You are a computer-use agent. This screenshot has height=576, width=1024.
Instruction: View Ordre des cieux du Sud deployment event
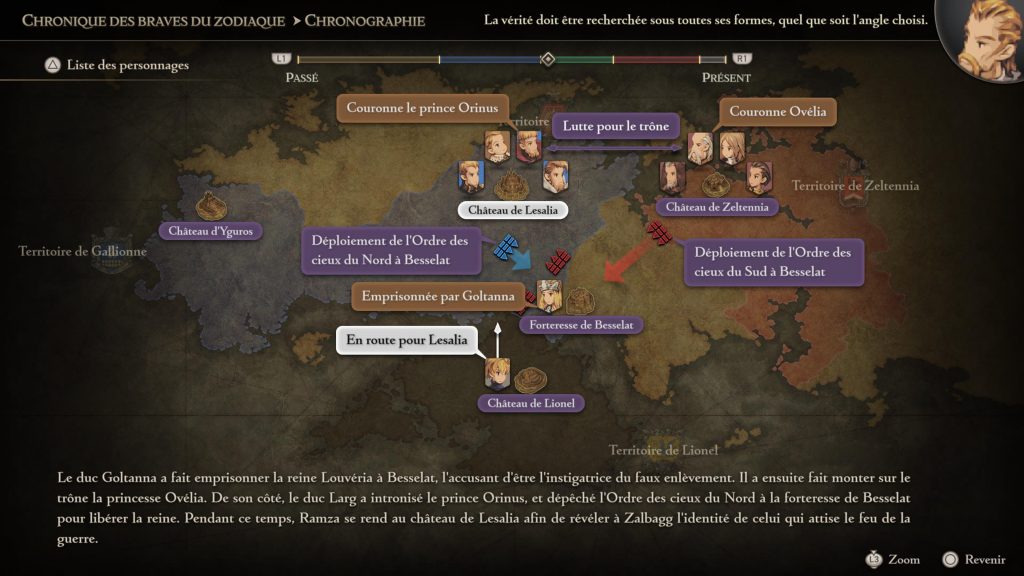[772, 262]
